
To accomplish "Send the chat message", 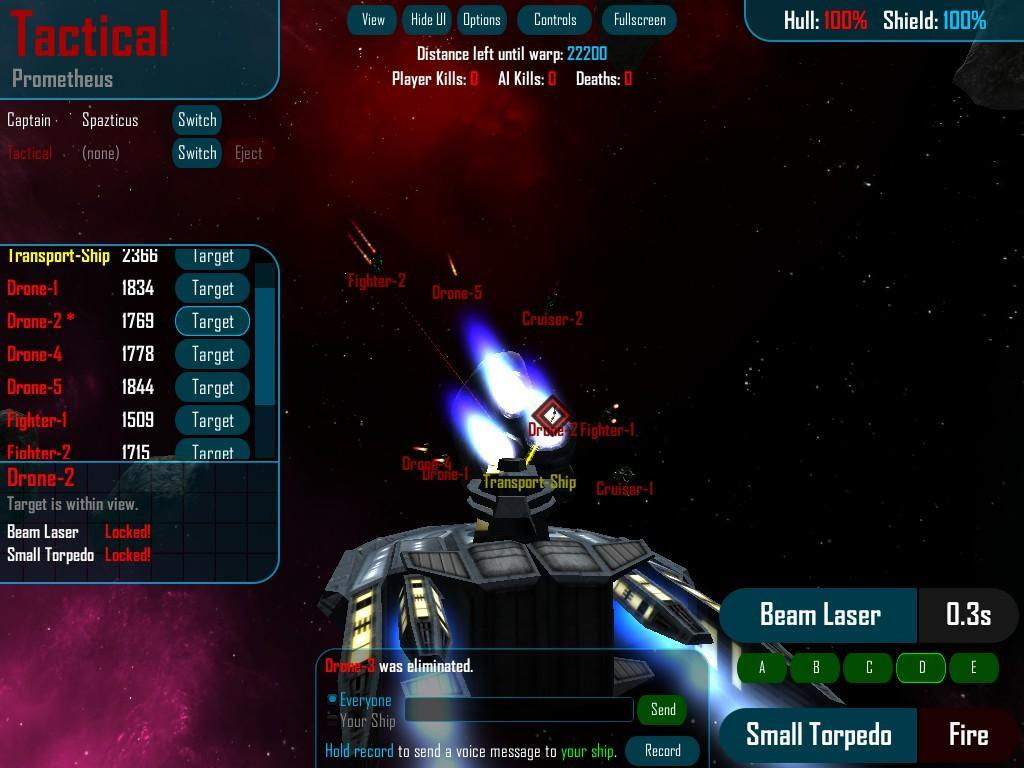I will point(663,710).
